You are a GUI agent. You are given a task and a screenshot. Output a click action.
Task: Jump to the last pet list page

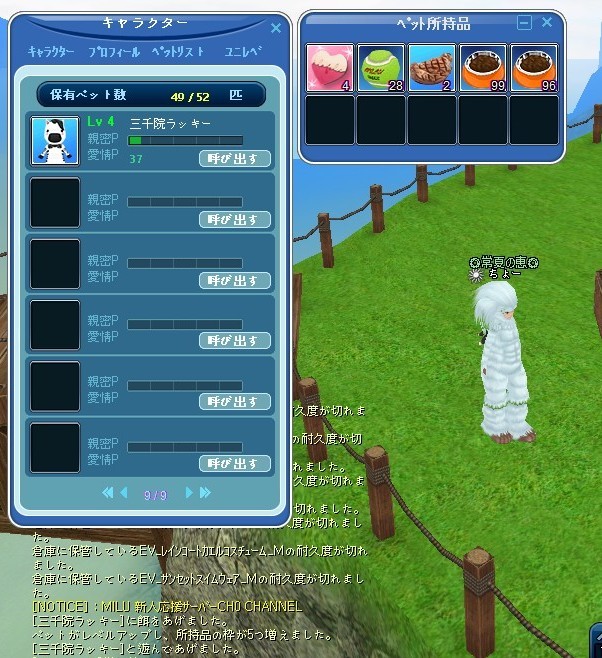point(204,492)
